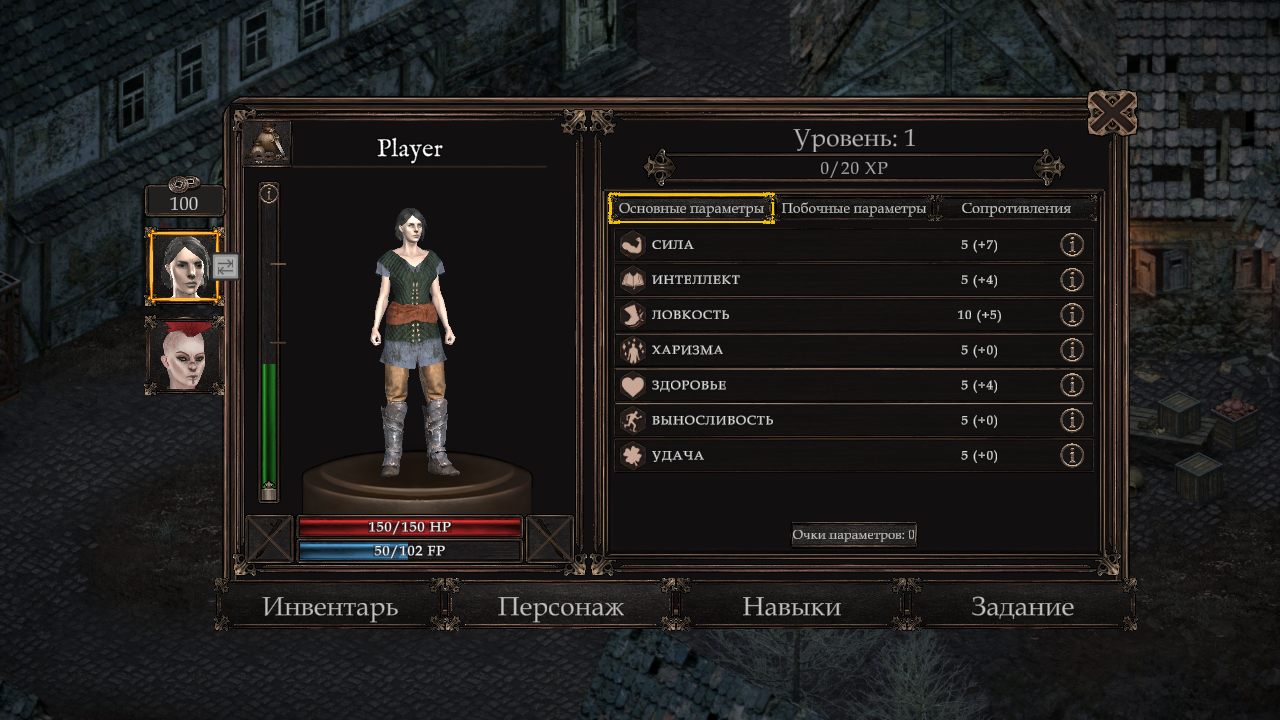Image resolution: width=1280 pixels, height=720 pixels.
Task: Open the Инвентарь menu at the bottom
Action: coord(330,606)
